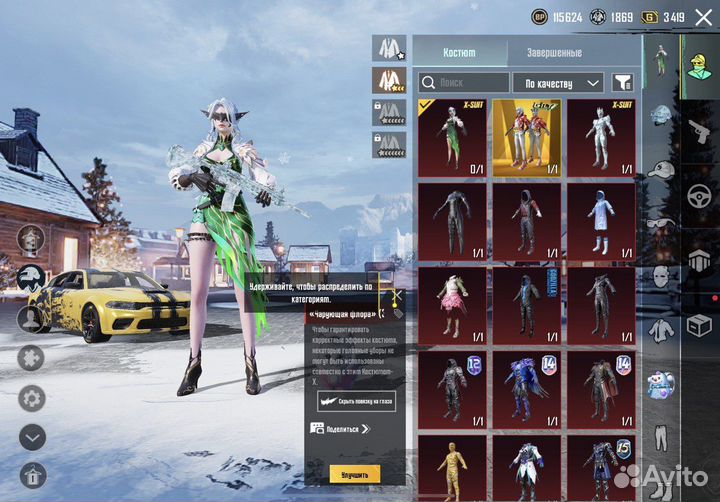The image size is (720, 502).
Task: Share the outfit via Поделиться
Action: [340, 429]
